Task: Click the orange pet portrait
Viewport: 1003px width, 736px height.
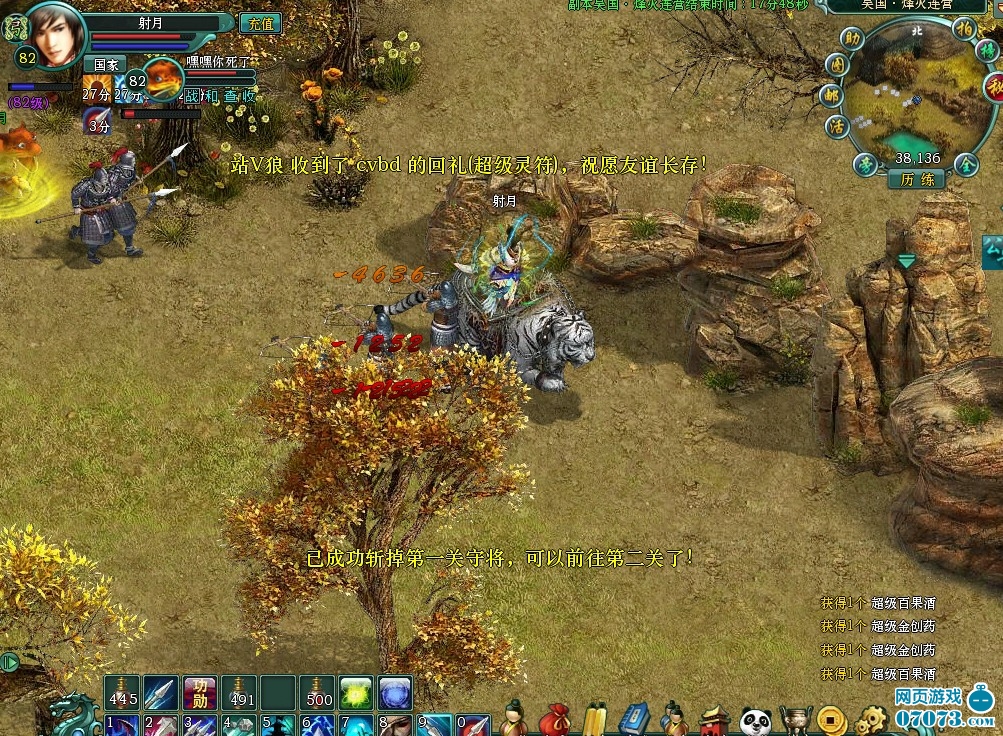Action: [165, 82]
